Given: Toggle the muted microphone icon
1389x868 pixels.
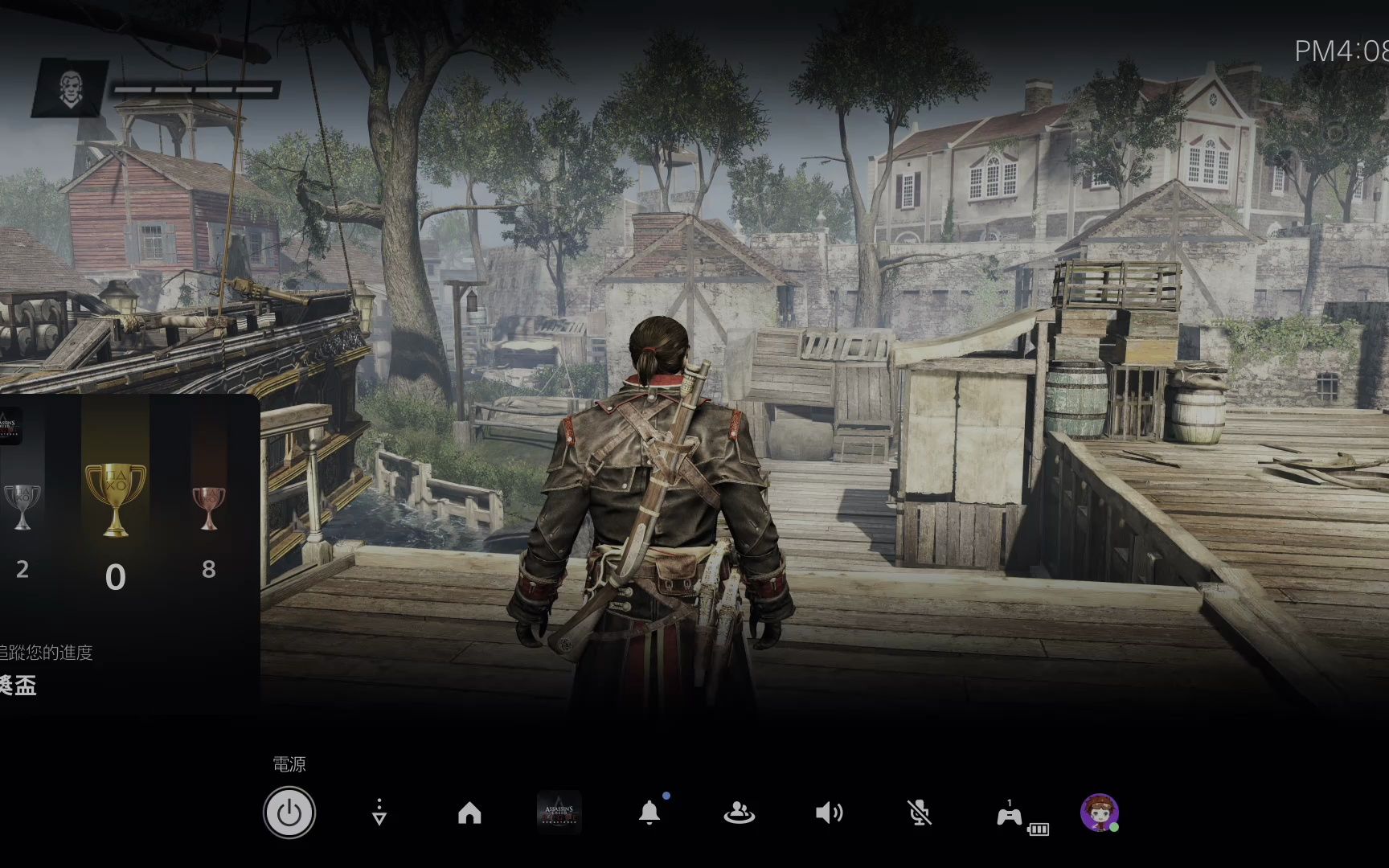Looking at the screenshot, I should tap(920, 813).
